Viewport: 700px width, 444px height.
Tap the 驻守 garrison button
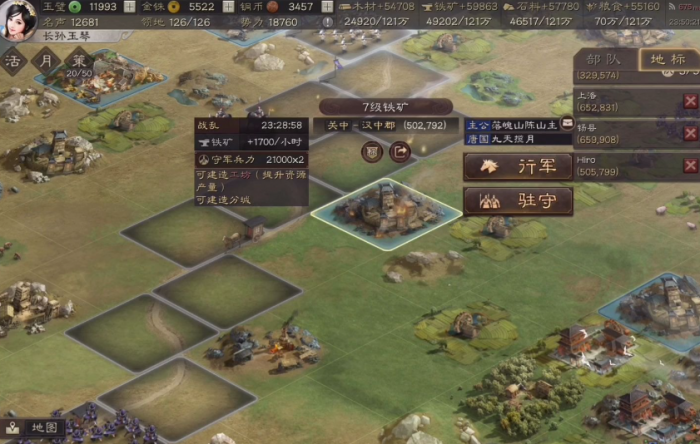[x=518, y=201]
